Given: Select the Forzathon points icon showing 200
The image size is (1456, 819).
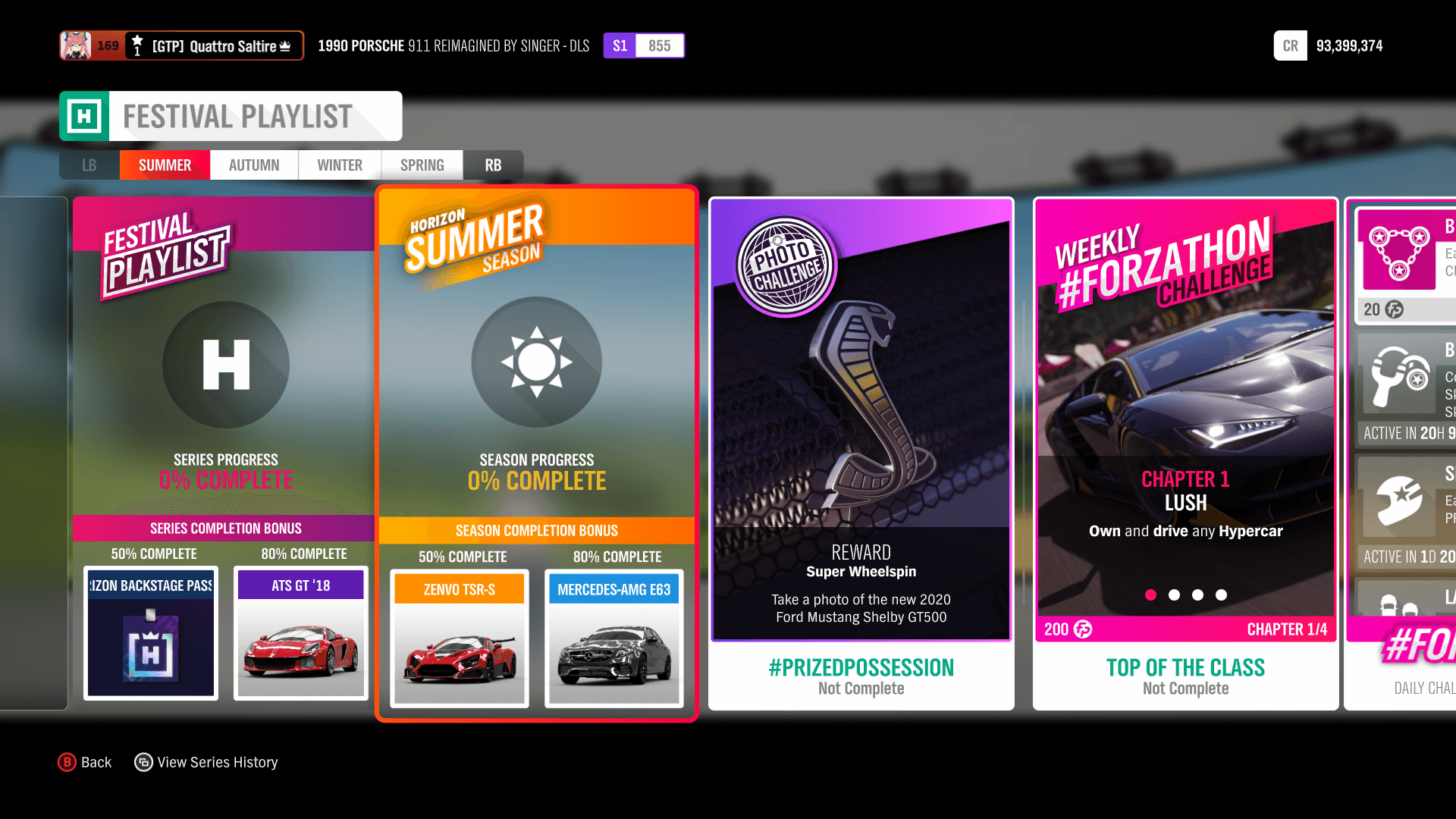Looking at the screenshot, I should [1083, 629].
